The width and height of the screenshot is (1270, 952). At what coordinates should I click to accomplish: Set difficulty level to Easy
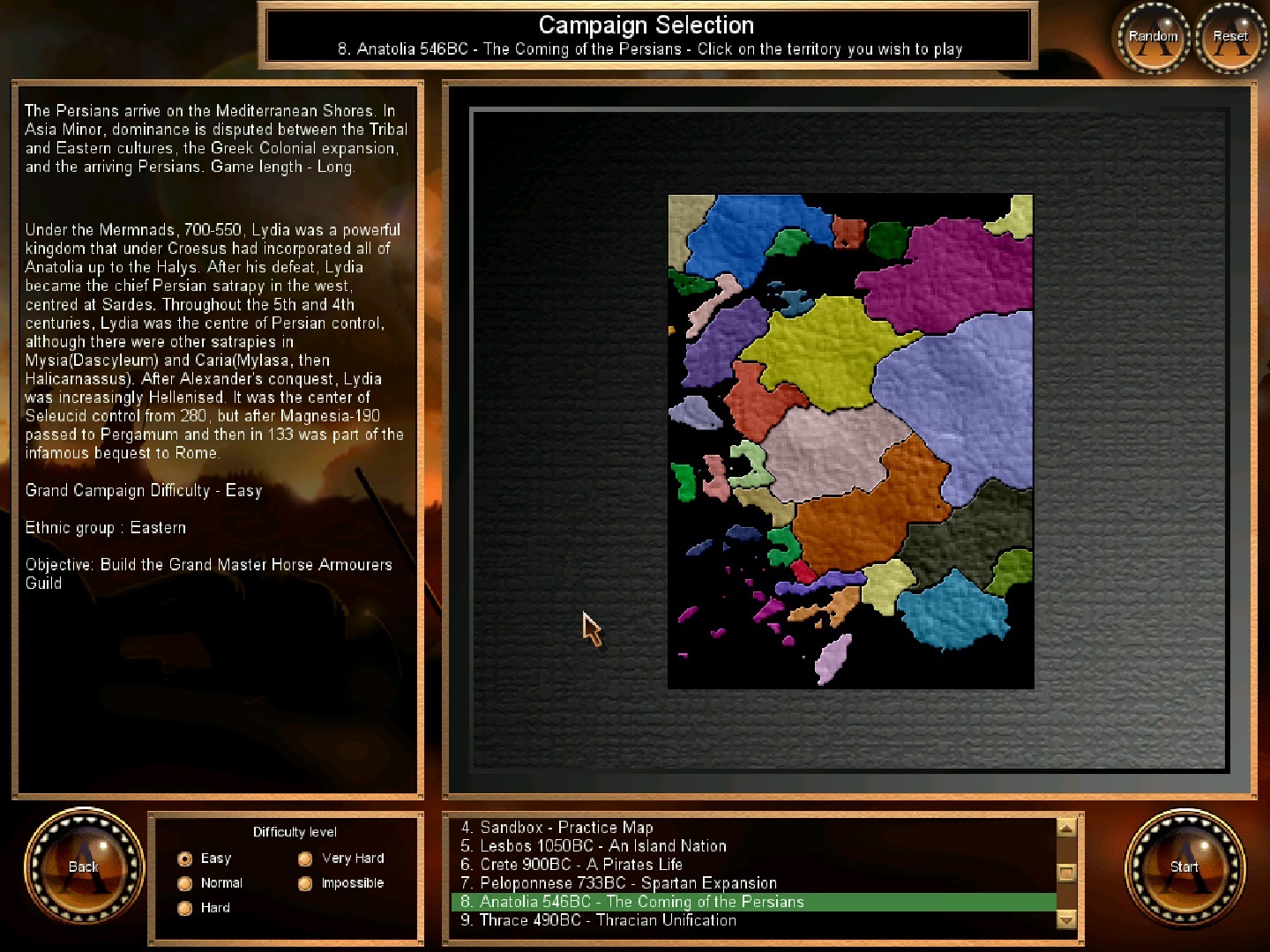tap(185, 859)
